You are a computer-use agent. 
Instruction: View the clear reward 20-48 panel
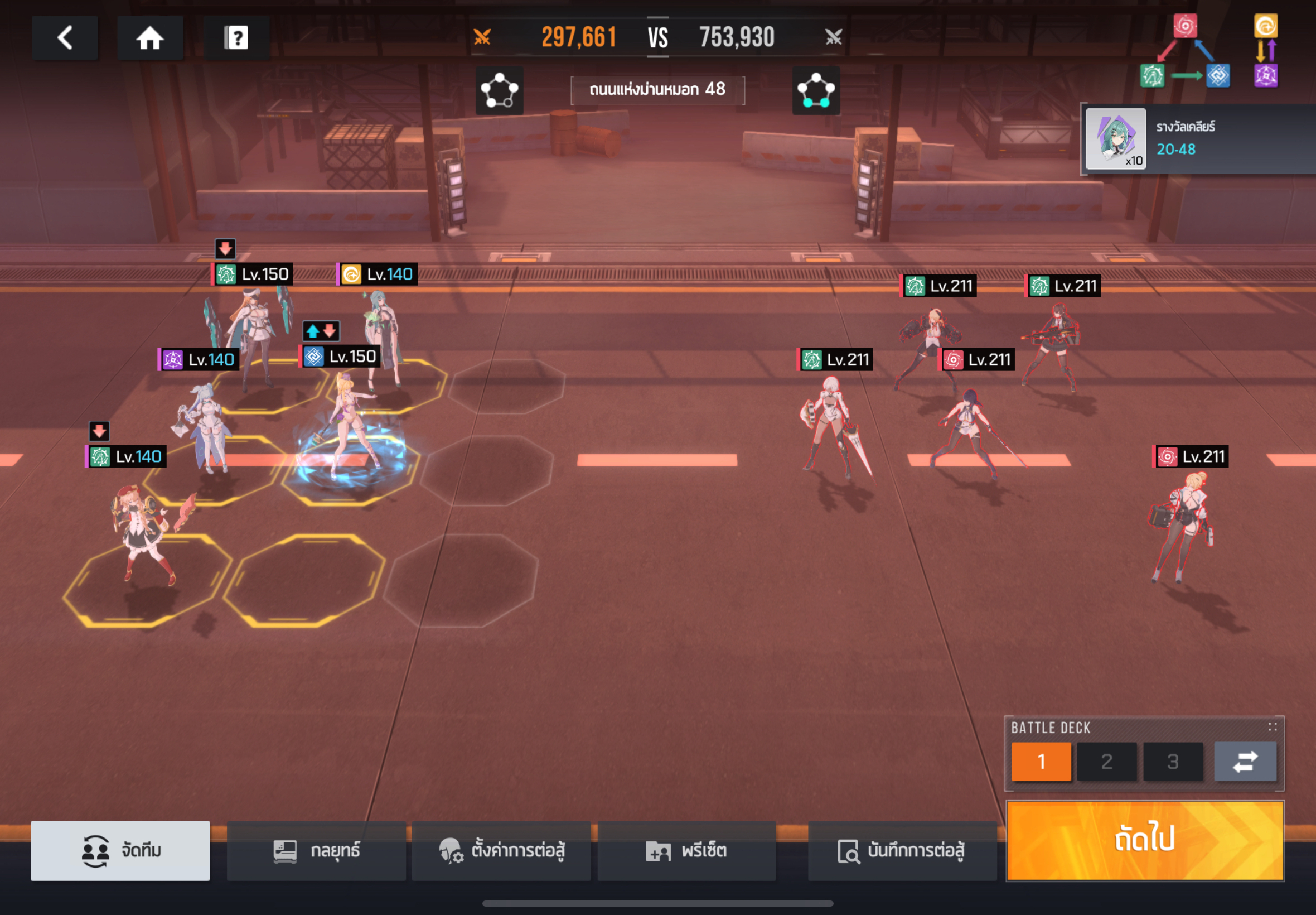tap(1197, 139)
